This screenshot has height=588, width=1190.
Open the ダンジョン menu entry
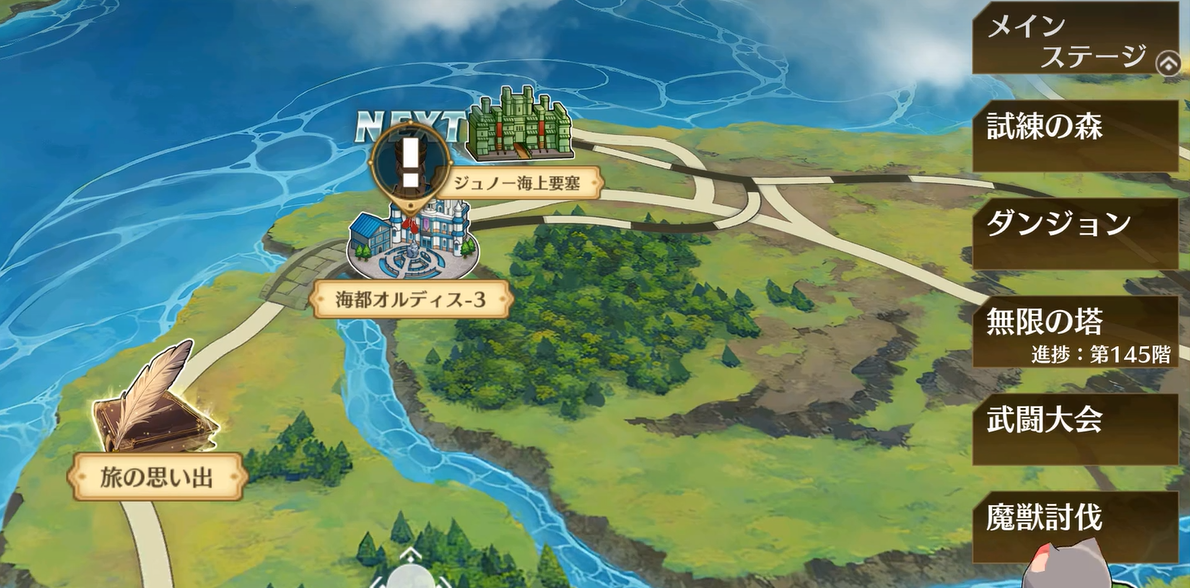[1075, 232]
